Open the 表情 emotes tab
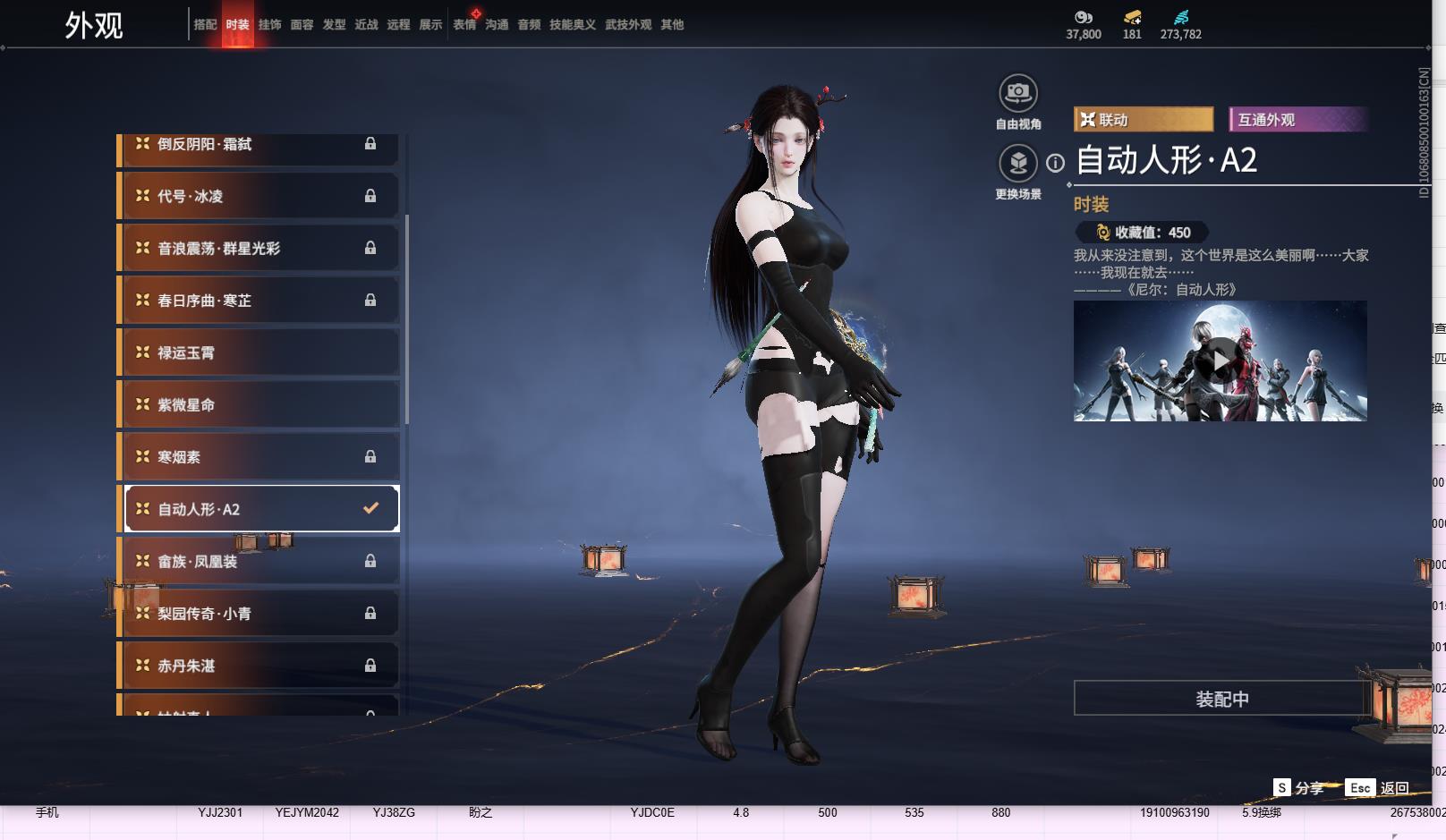The image size is (1446, 840). 464,25
